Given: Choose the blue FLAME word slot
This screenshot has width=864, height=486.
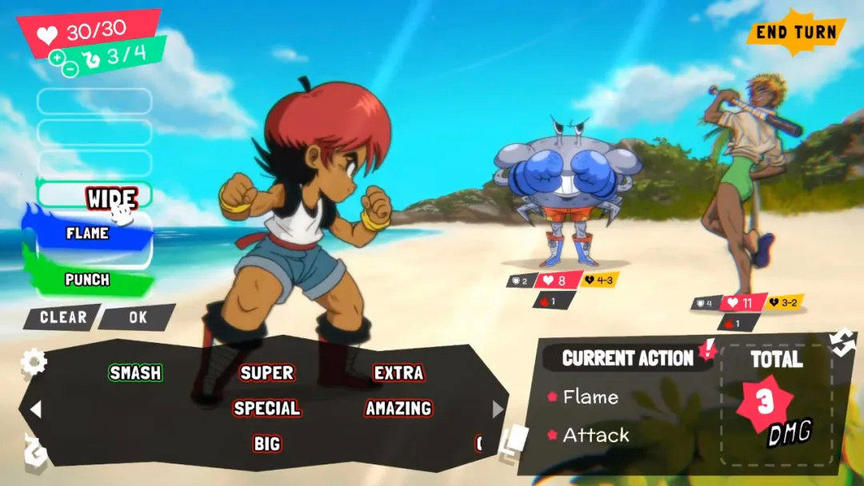Looking at the screenshot, I should pos(90,233).
